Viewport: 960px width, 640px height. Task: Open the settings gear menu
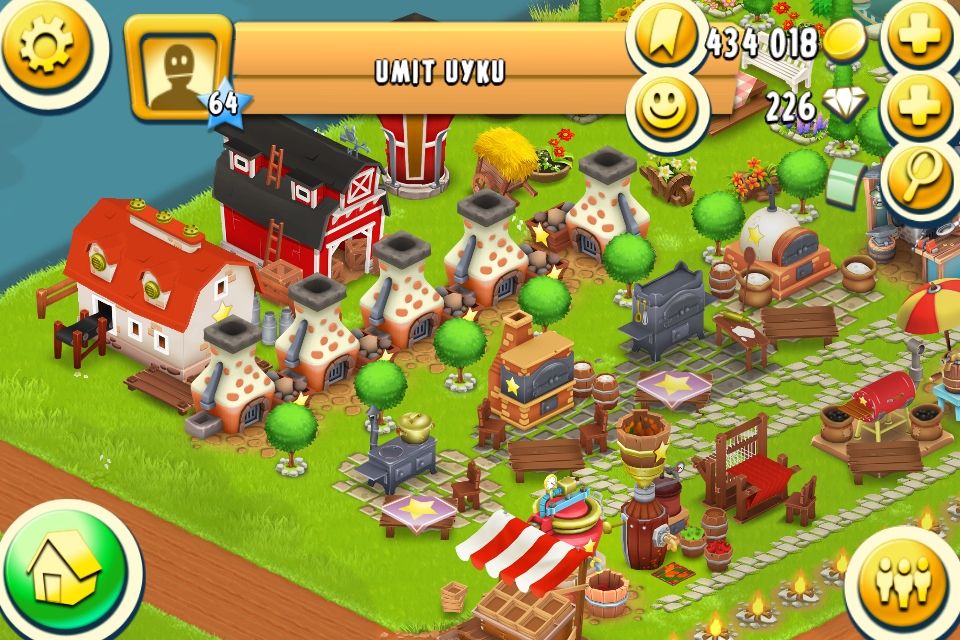47,45
